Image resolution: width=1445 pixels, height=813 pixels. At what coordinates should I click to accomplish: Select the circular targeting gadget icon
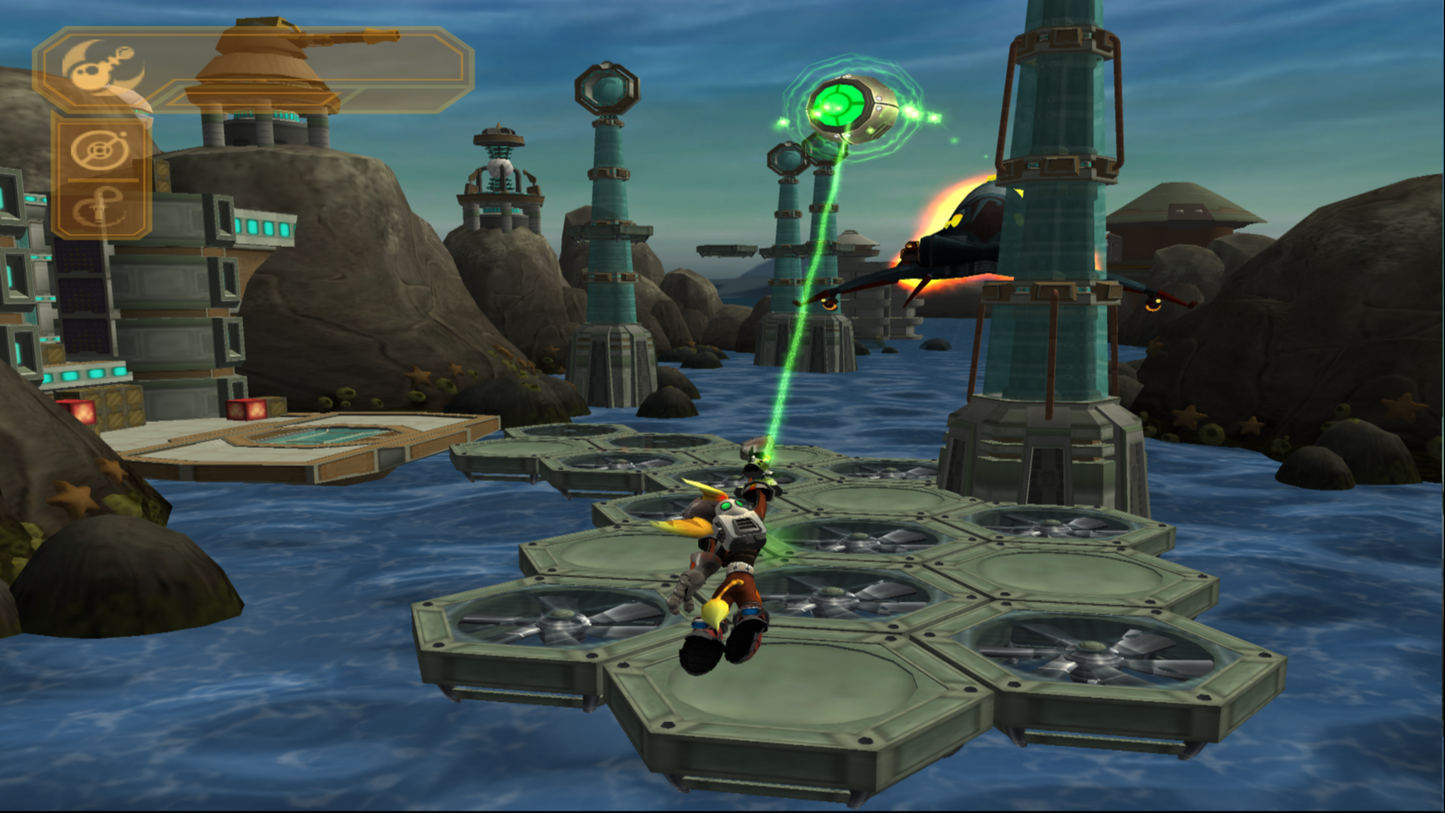(x=99, y=150)
